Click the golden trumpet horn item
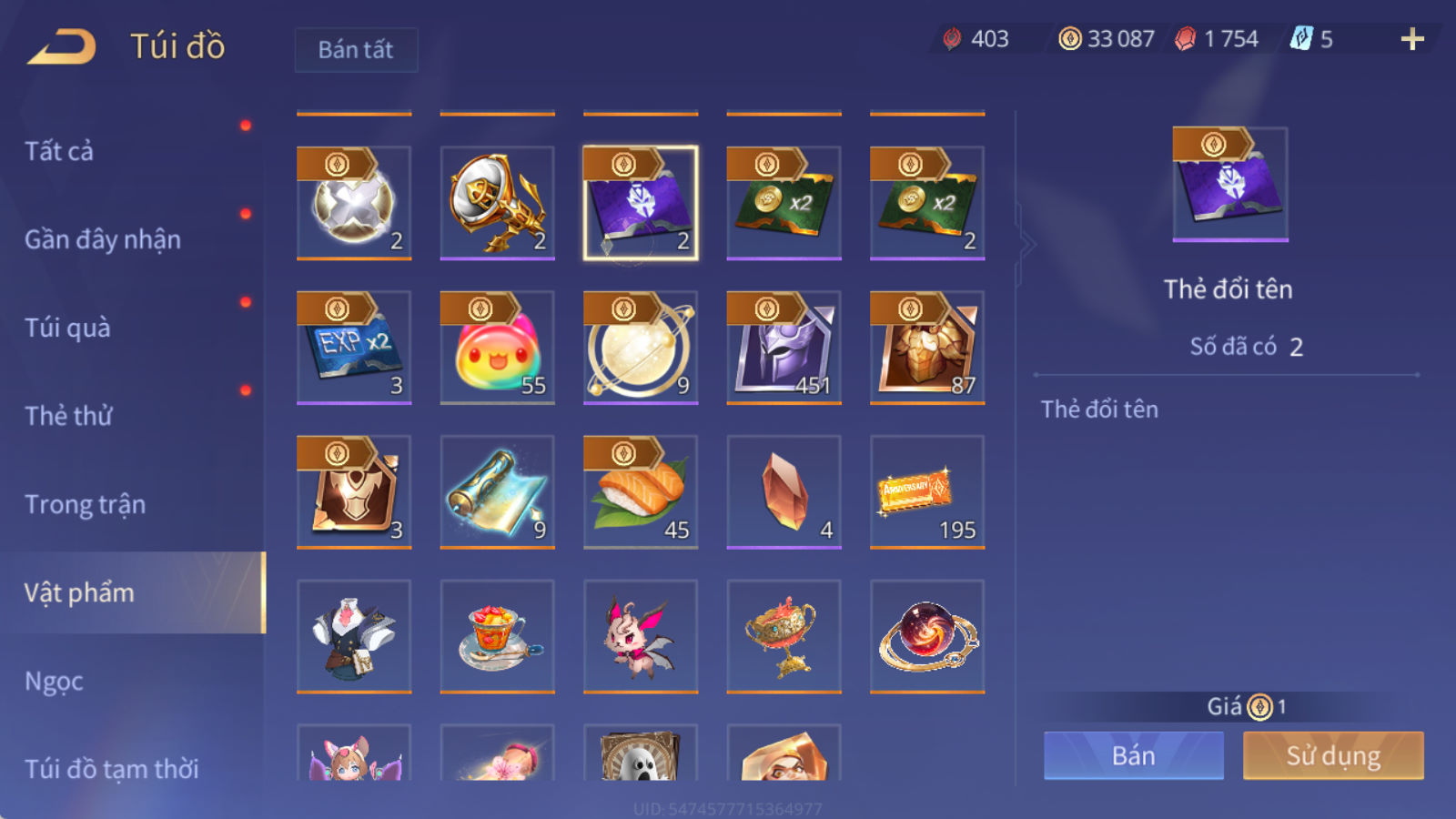The image size is (1456, 819). click(x=497, y=203)
